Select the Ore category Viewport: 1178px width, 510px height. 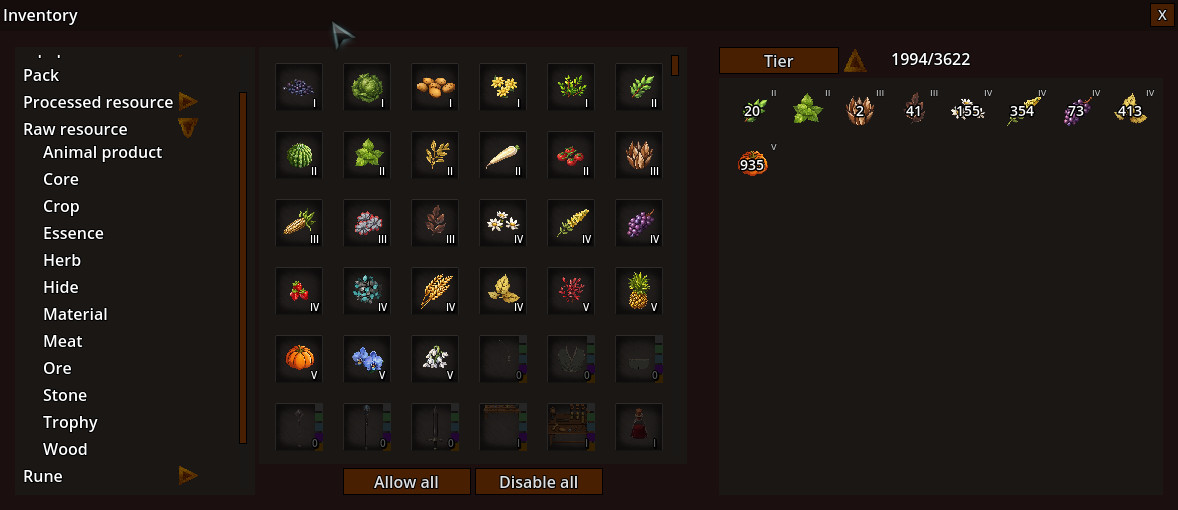pyautogui.click(x=57, y=368)
